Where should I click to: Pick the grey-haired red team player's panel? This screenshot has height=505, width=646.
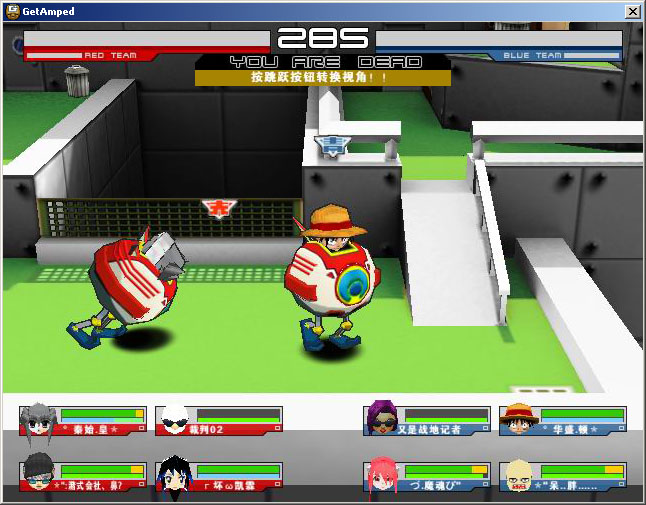coord(83,420)
